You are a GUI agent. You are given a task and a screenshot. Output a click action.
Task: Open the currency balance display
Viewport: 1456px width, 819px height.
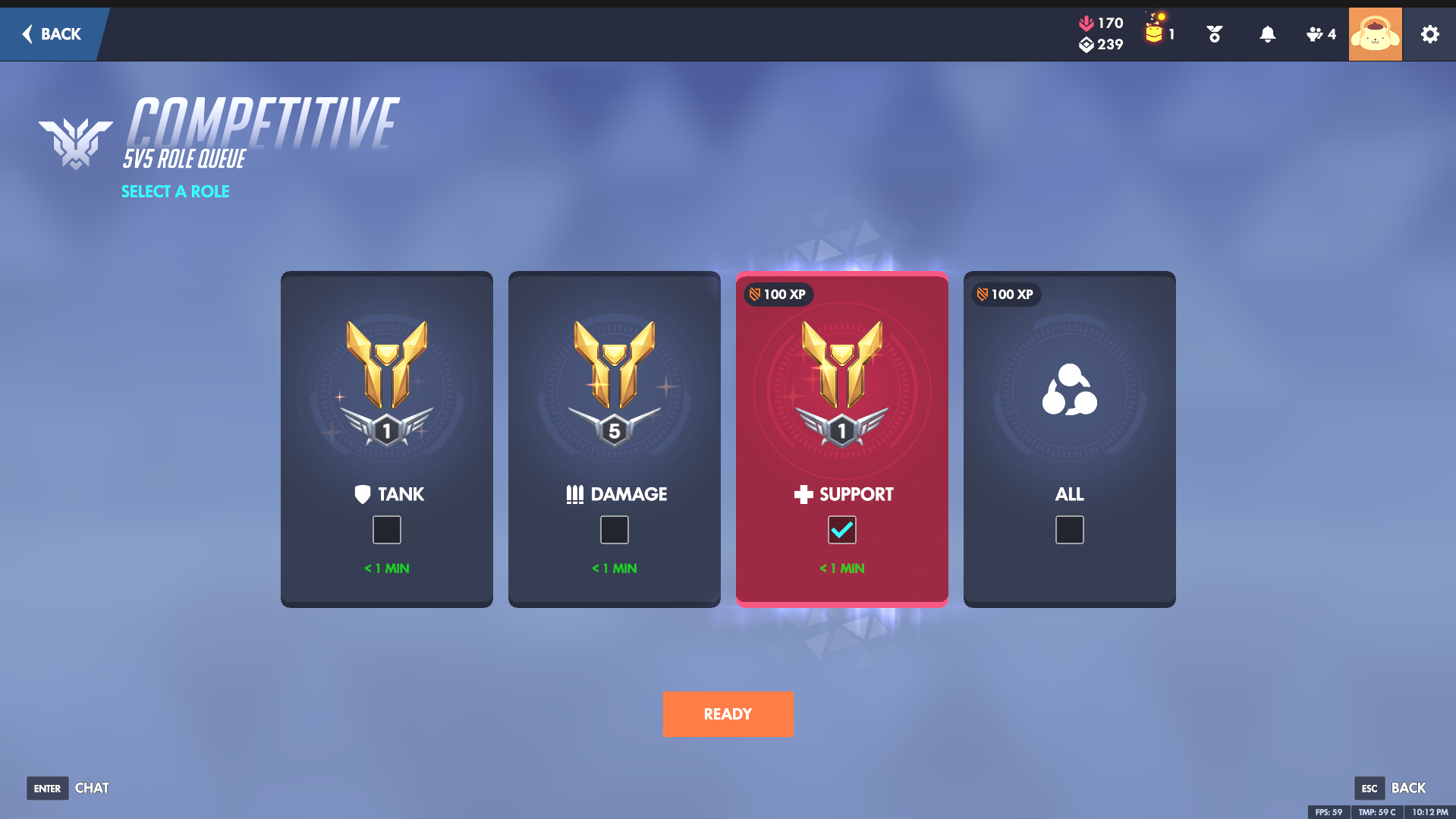(x=1101, y=34)
